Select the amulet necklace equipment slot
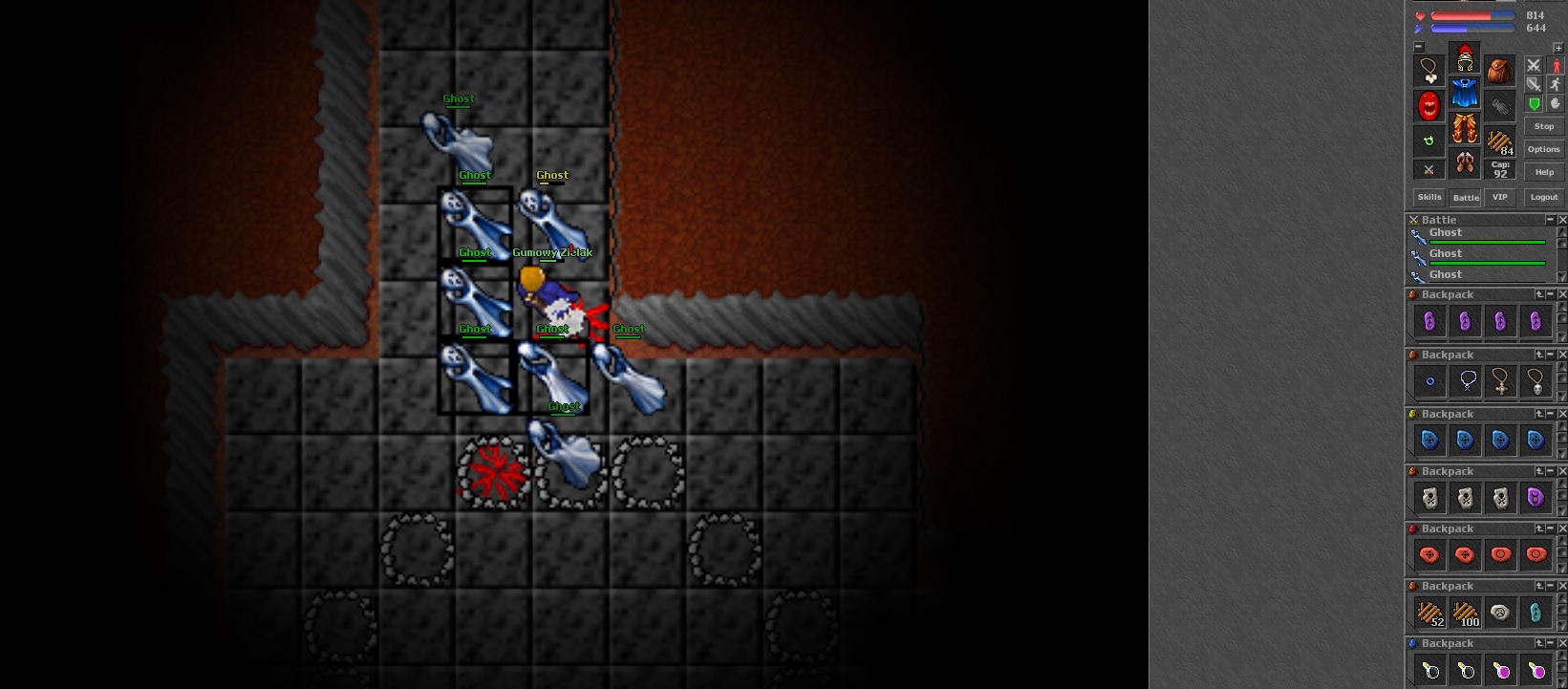The image size is (1568, 689). 1429,71
